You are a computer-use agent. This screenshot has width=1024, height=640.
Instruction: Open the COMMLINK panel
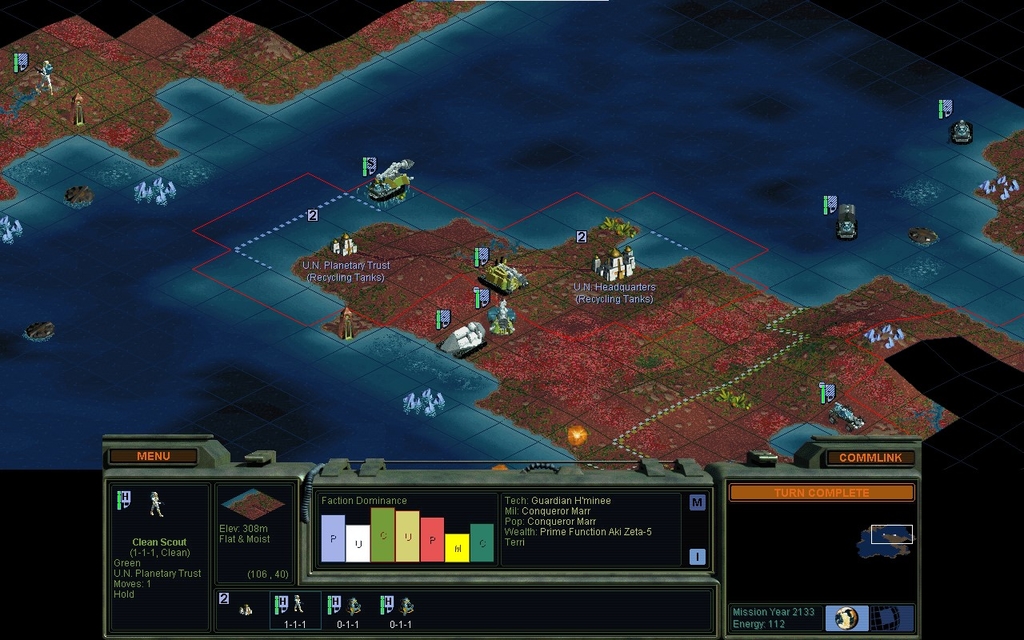pyautogui.click(x=869, y=457)
